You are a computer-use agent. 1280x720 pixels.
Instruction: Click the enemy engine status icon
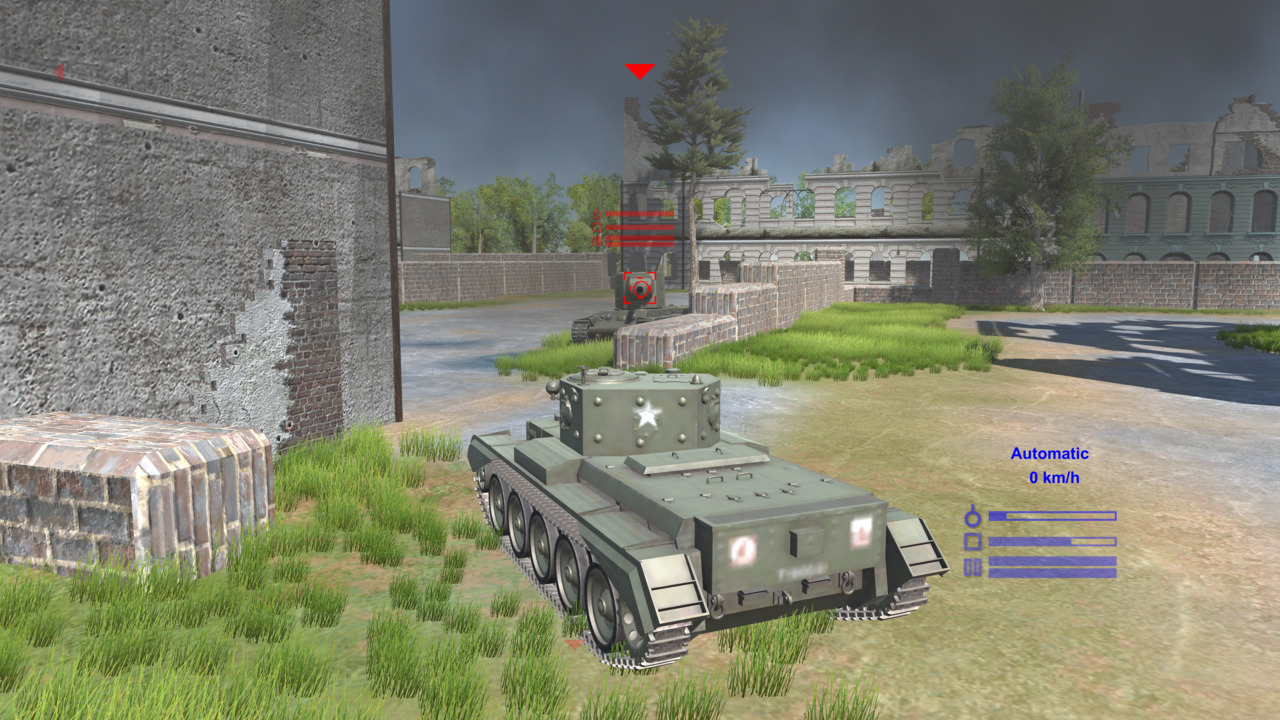(x=597, y=240)
